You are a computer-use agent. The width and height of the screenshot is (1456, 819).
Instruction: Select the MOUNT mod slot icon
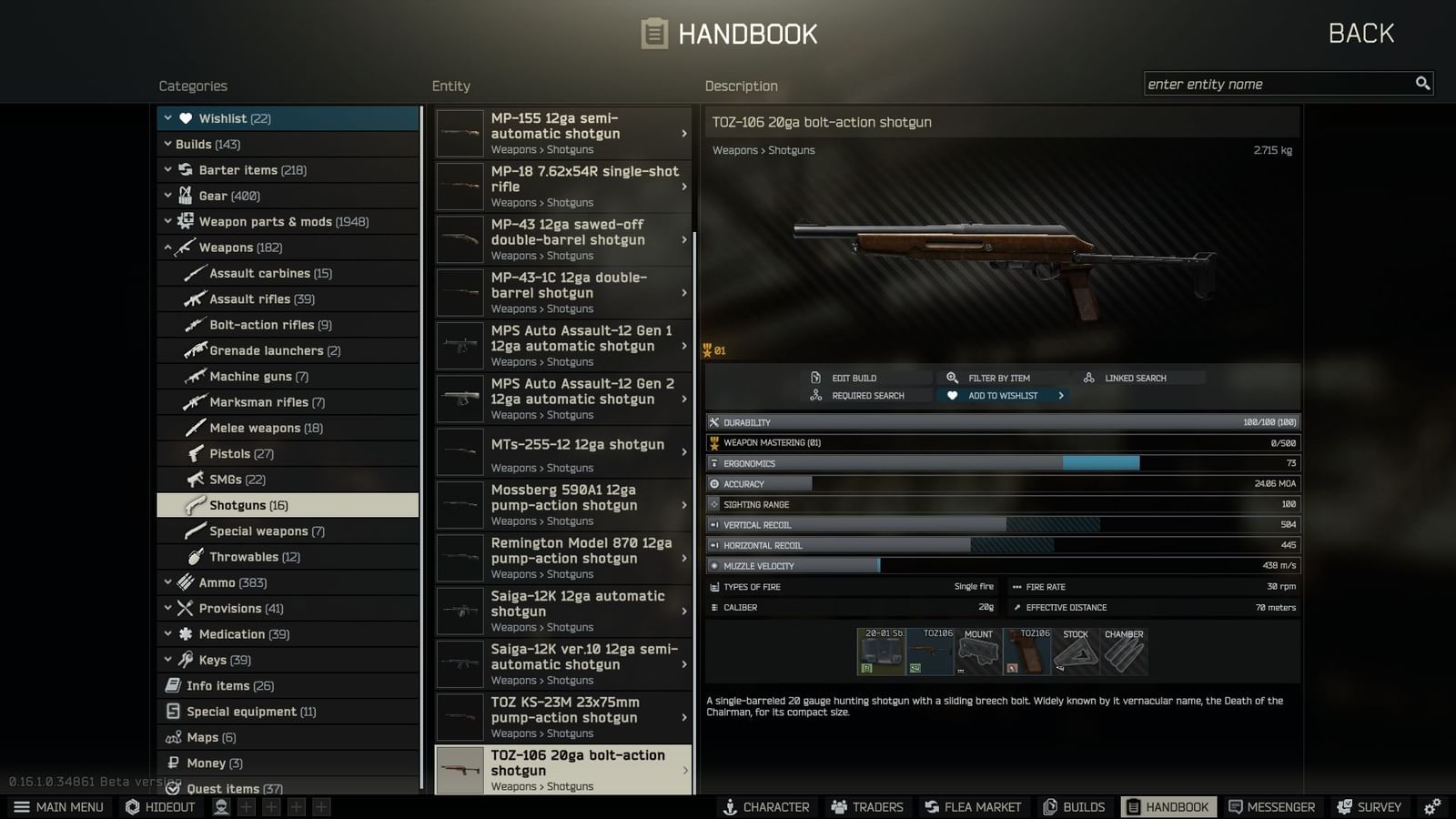[978, 651]
